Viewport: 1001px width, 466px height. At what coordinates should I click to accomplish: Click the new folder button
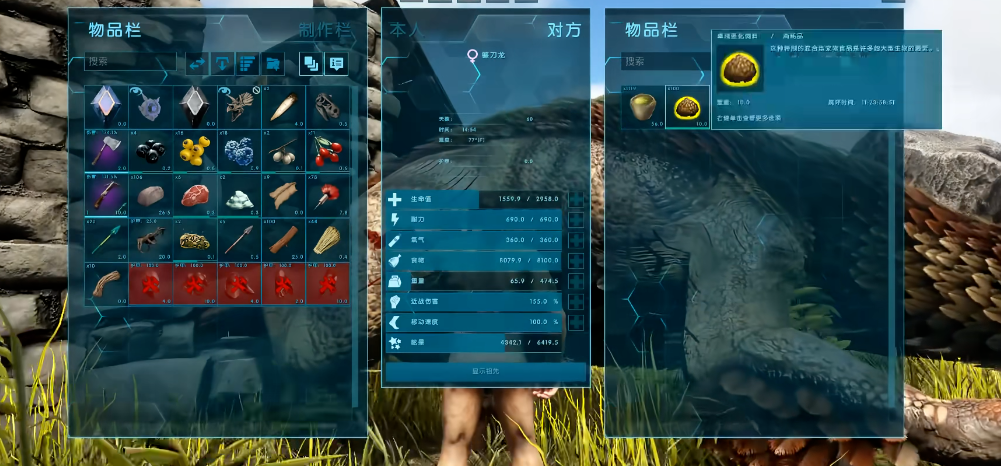[x=273, y=63]
